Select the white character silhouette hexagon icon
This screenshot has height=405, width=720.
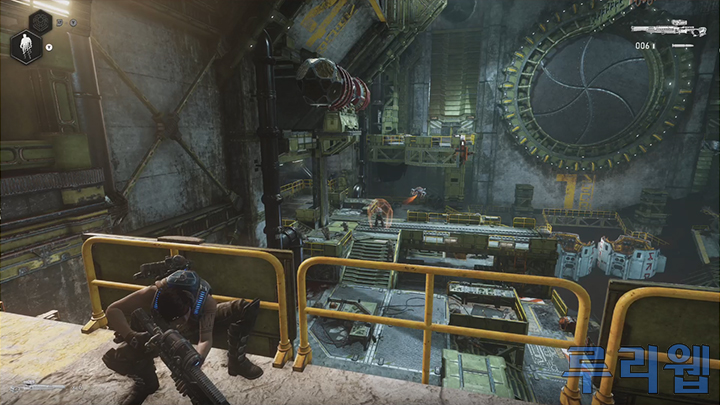point(24,46)
